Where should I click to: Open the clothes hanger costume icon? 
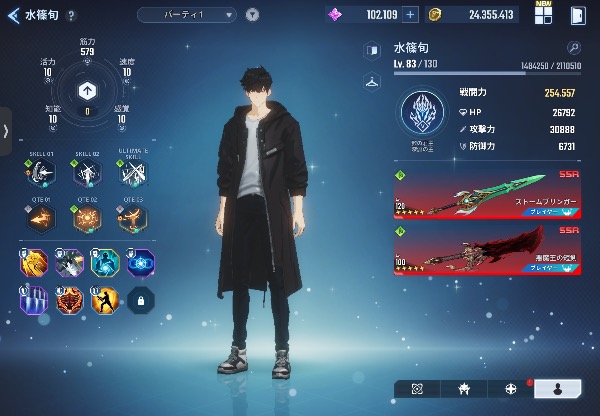pos(372,81)
